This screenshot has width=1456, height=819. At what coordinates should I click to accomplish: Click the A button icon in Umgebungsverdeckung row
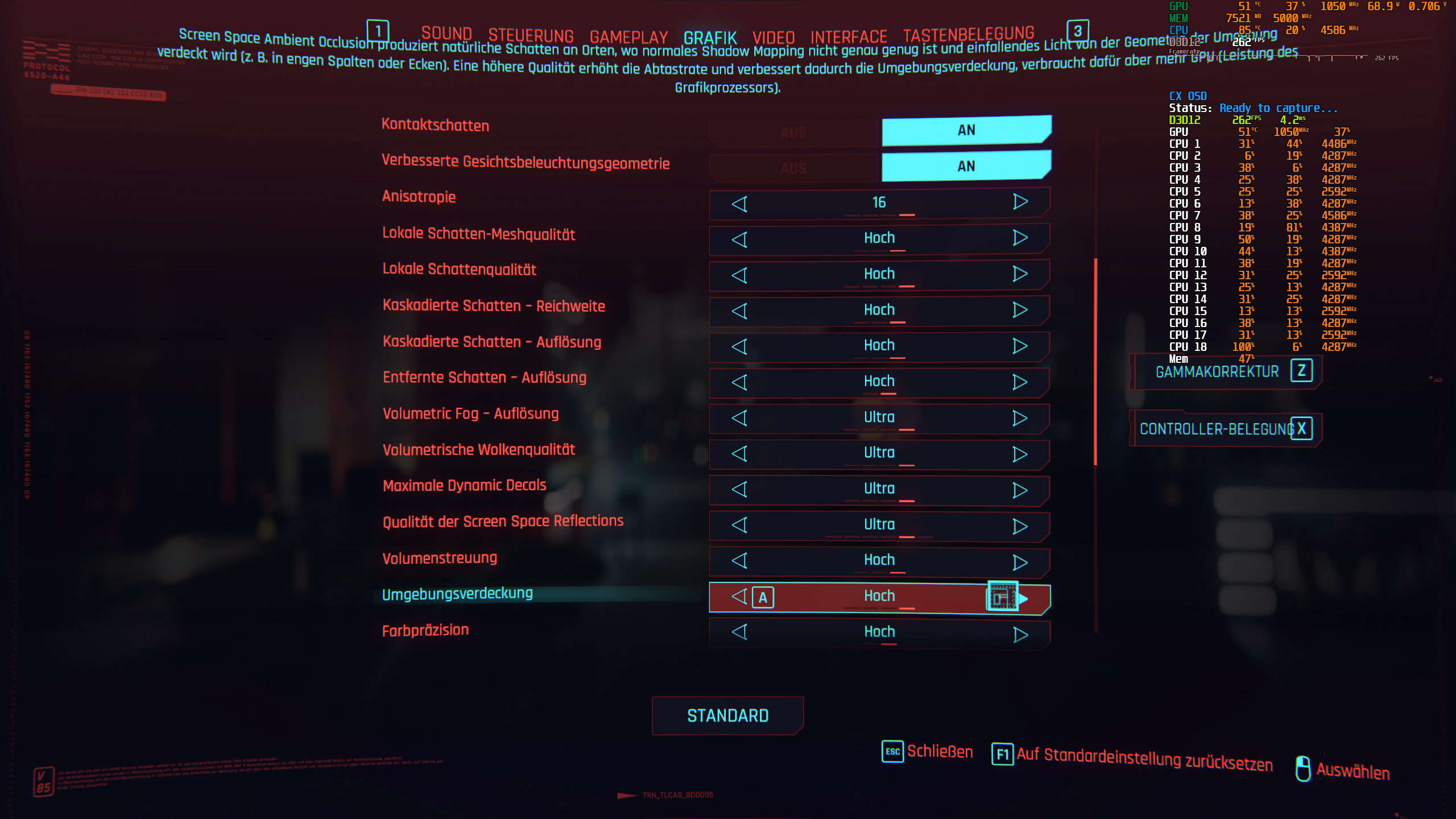763,598
